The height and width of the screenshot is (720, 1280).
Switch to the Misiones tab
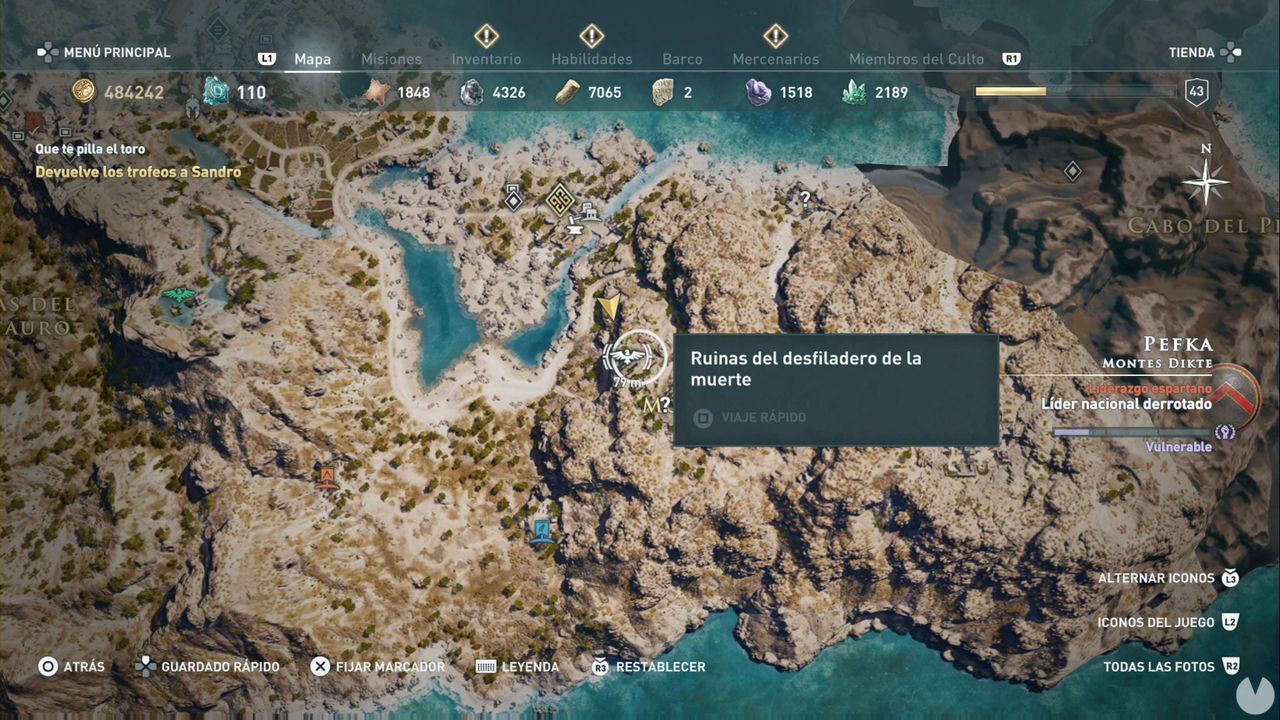click(391, 59)
